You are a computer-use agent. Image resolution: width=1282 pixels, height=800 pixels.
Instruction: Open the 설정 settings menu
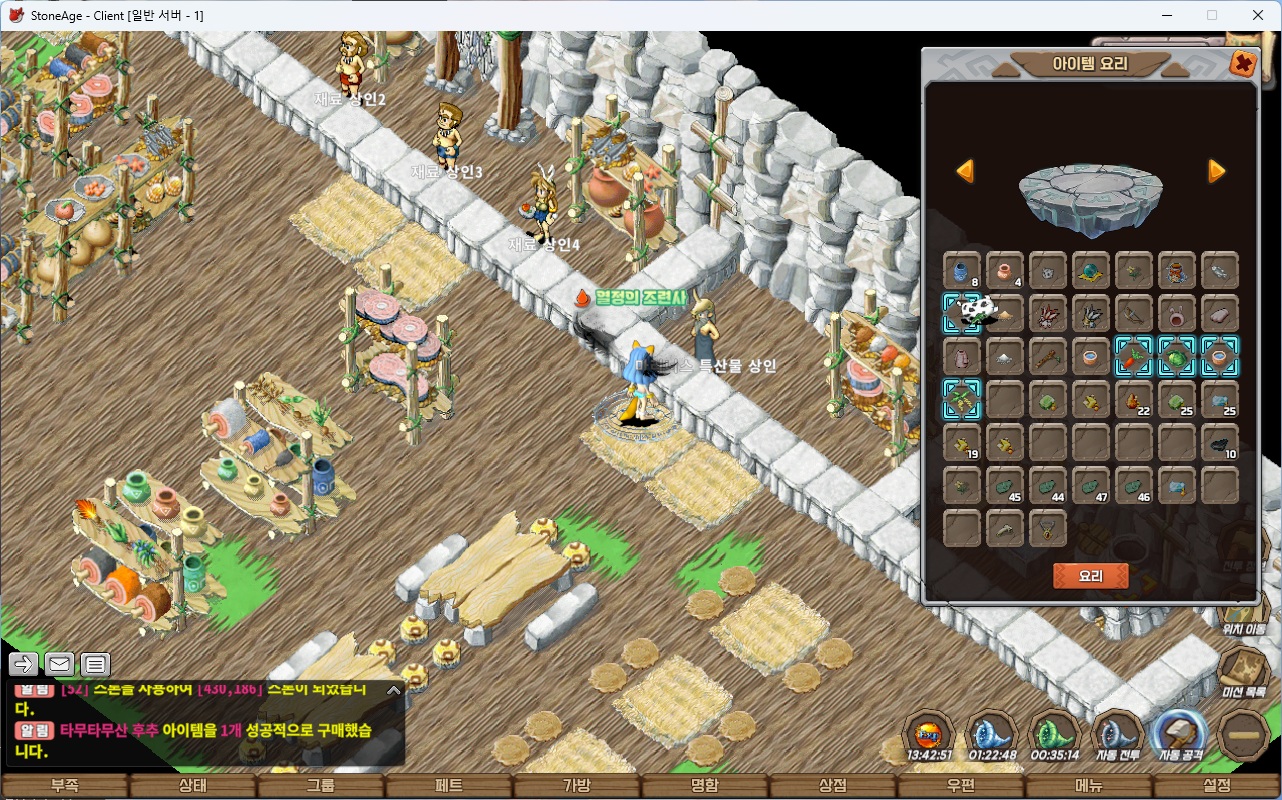1217,786
